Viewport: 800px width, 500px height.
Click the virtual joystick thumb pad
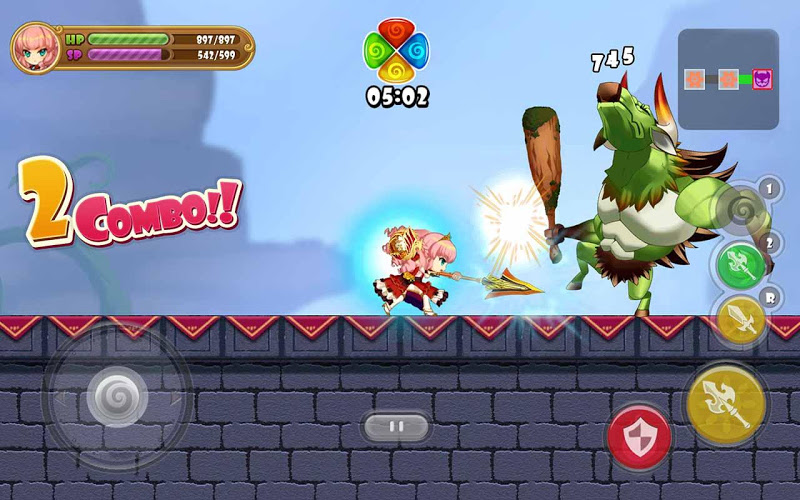117,399
